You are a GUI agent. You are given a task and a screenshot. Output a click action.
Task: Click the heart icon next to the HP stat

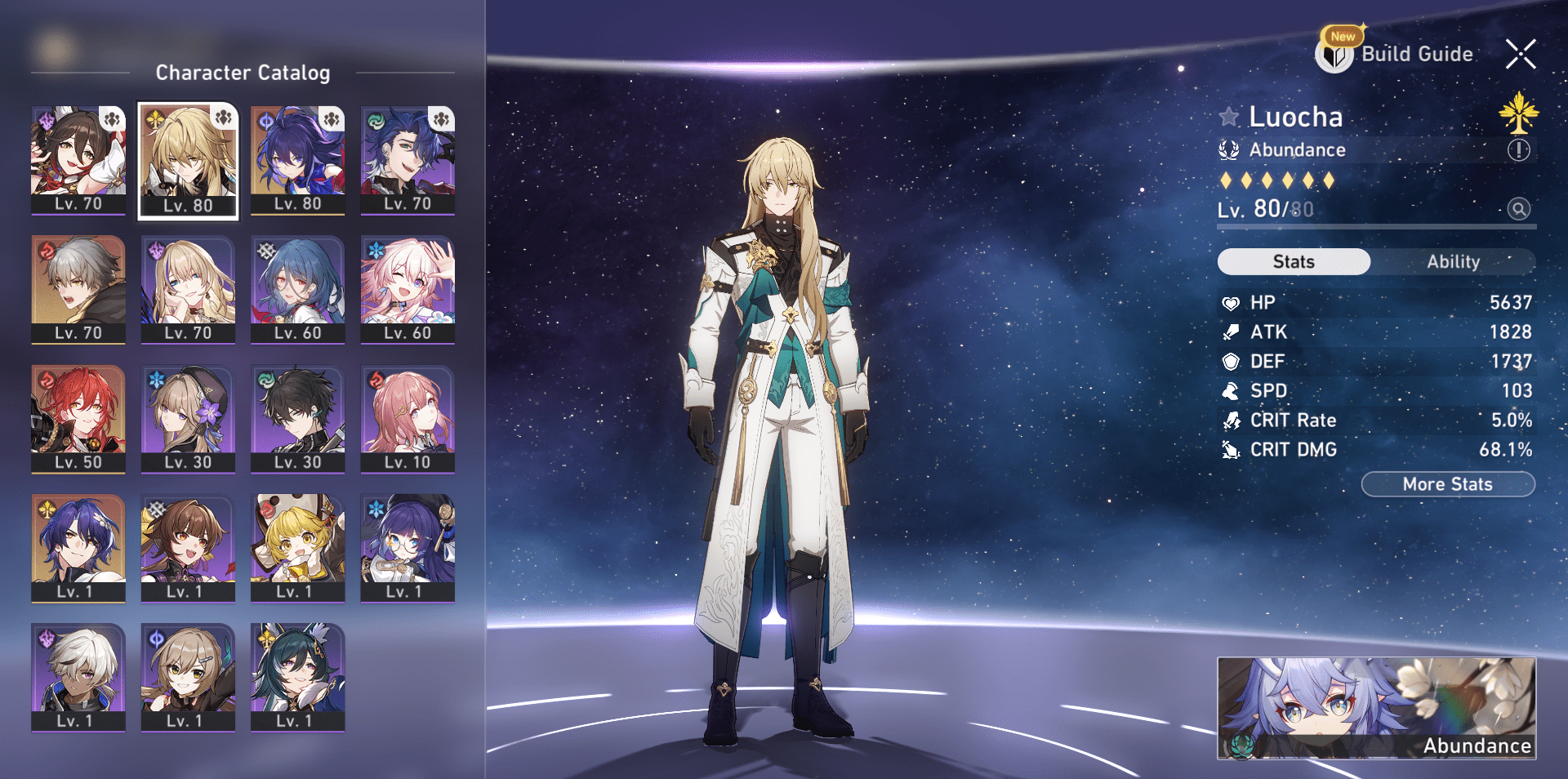tap(1232, 302)
